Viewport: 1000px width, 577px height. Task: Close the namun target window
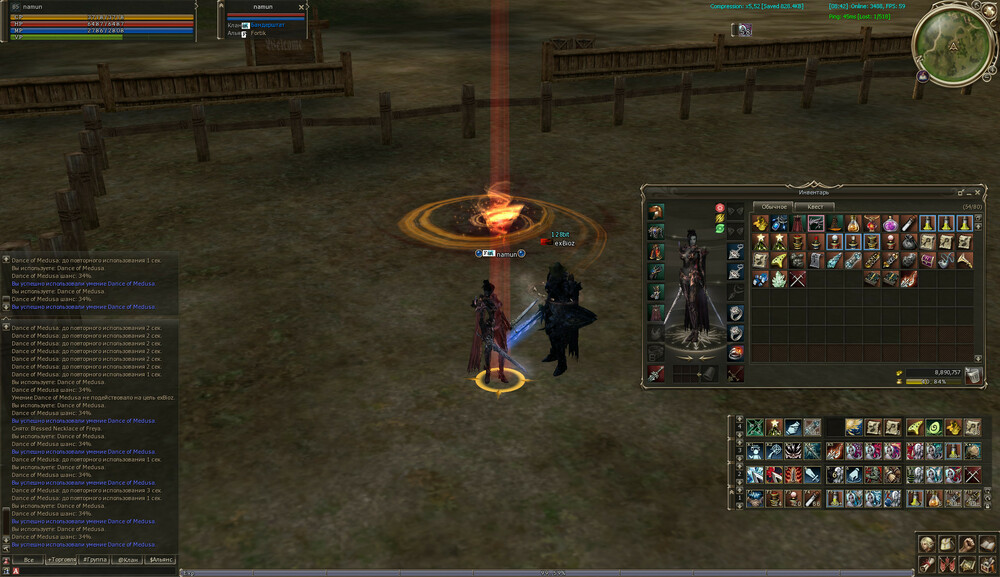tap(301, 7)
